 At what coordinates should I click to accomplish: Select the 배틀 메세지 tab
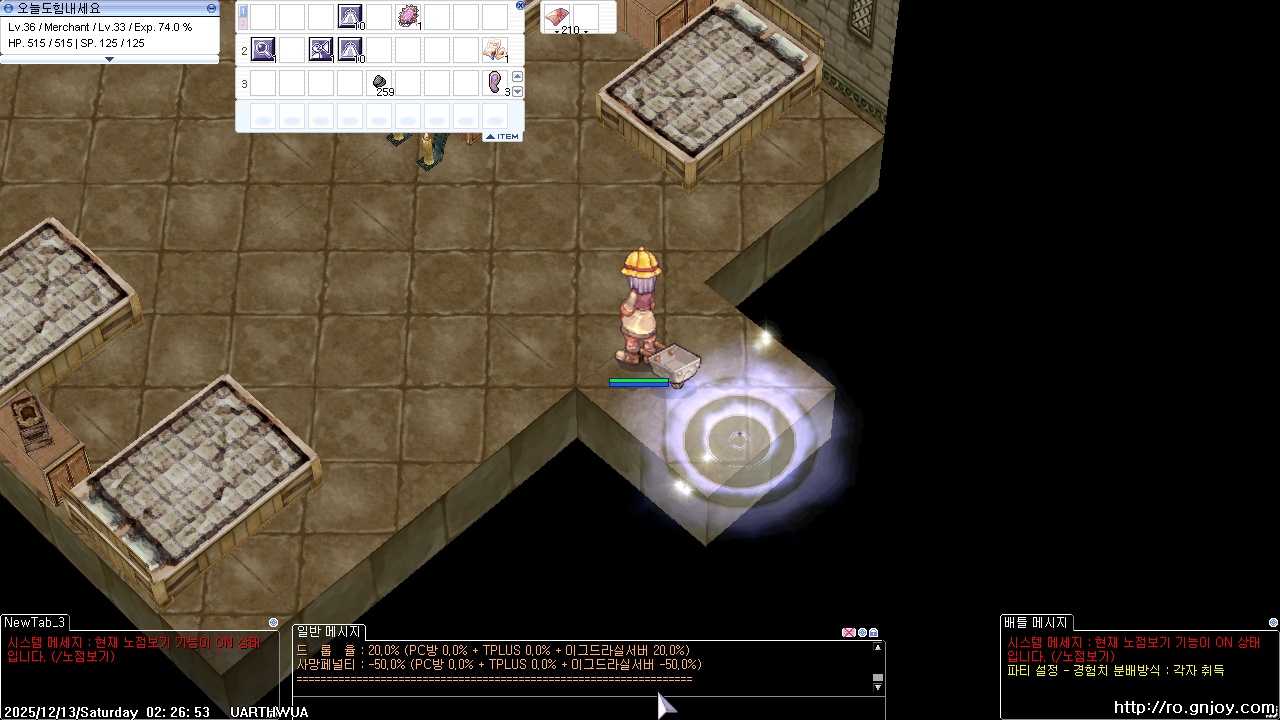[x=1036, y=622]
